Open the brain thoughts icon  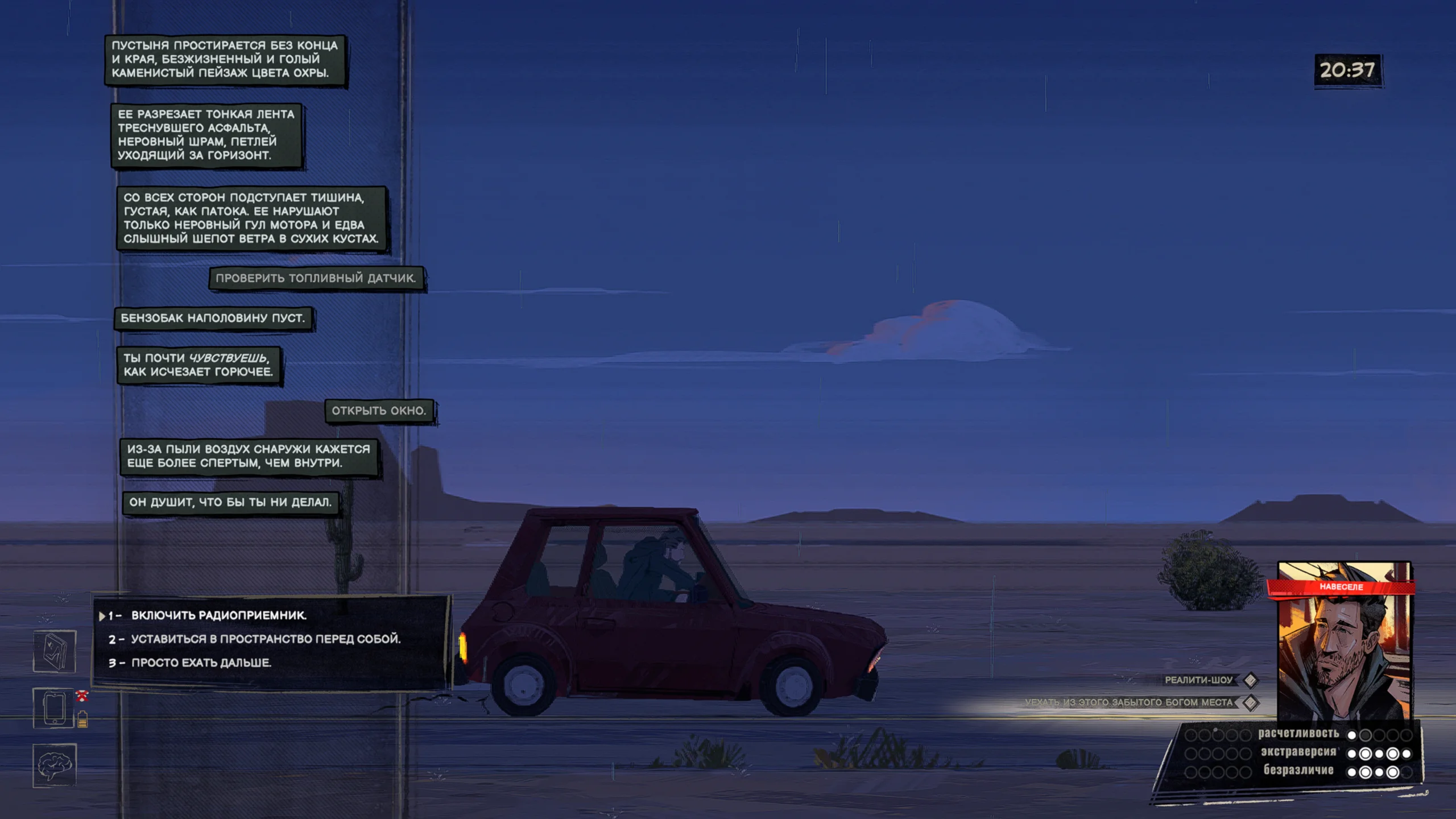pyautogui.click(x=55, y=766)
